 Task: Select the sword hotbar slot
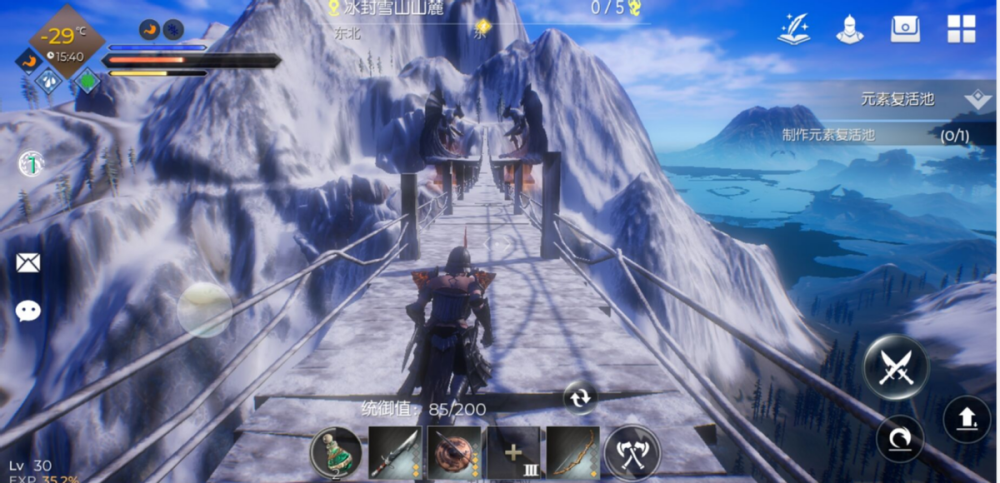(x=395, y=453)
